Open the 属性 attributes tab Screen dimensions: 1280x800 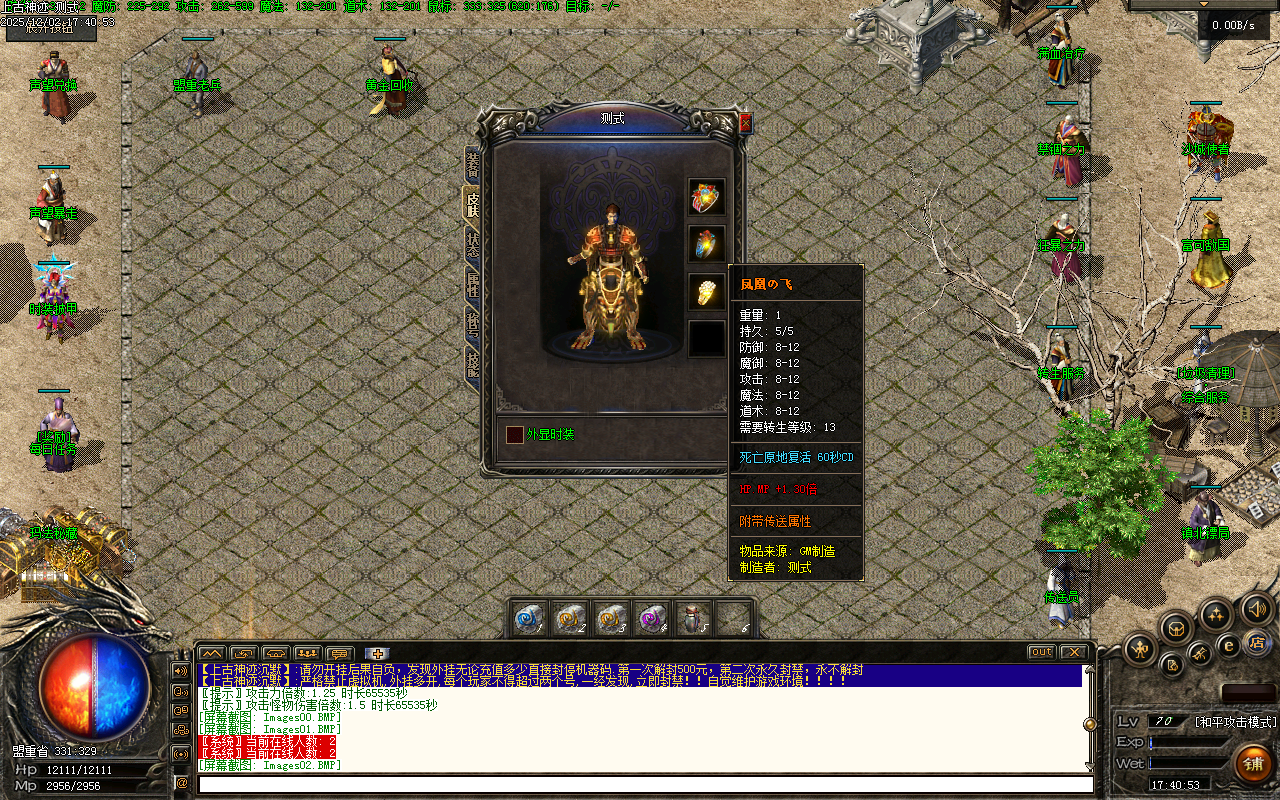point(472,290)
